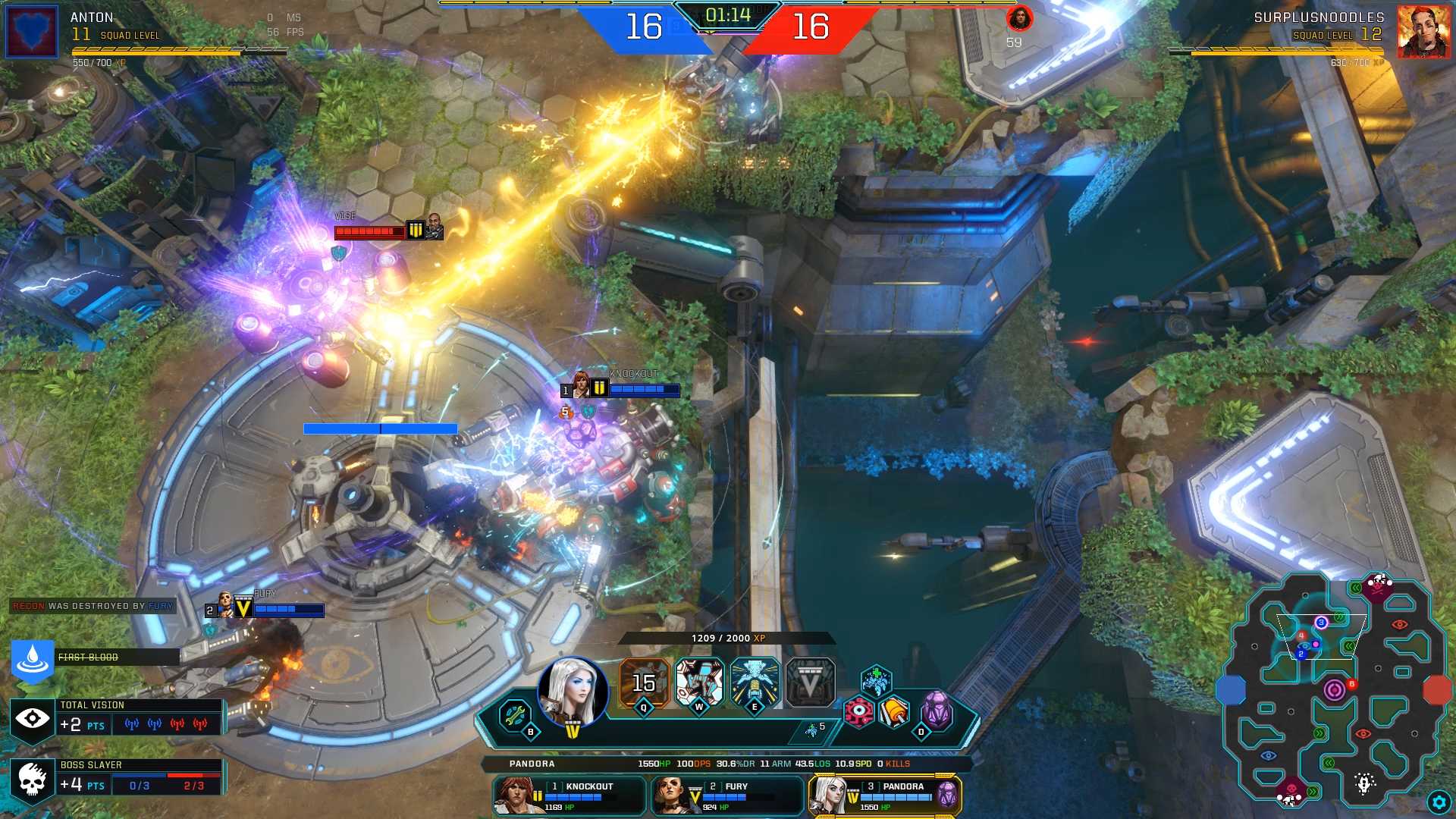1456x819 pixels.
Task: Click the blue base on the minimap
Action: pyautogui.click(x=1231, y=690)
